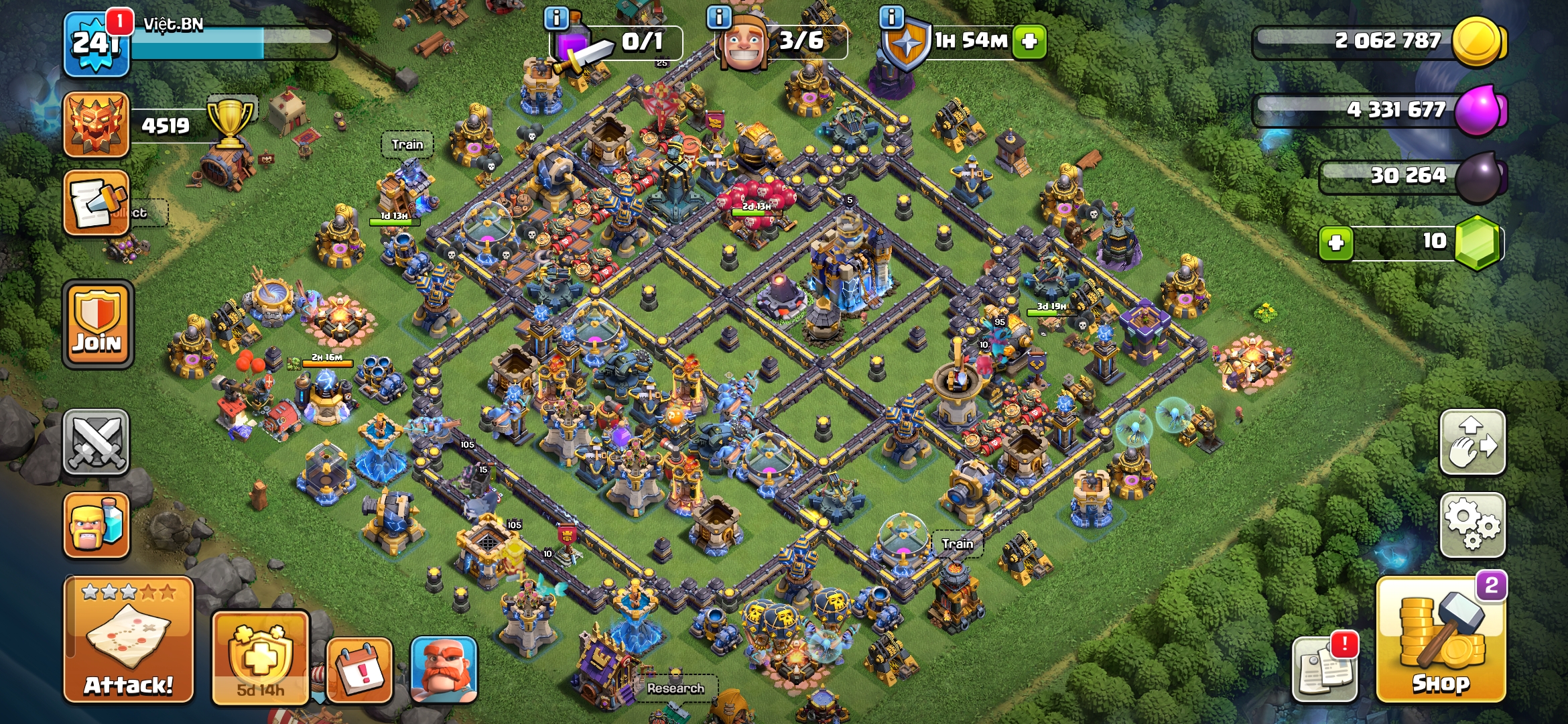This screenshot has width=1568, height=724.
Task: Open the news notes with red alert
Action: click(x=1325, y=668)
